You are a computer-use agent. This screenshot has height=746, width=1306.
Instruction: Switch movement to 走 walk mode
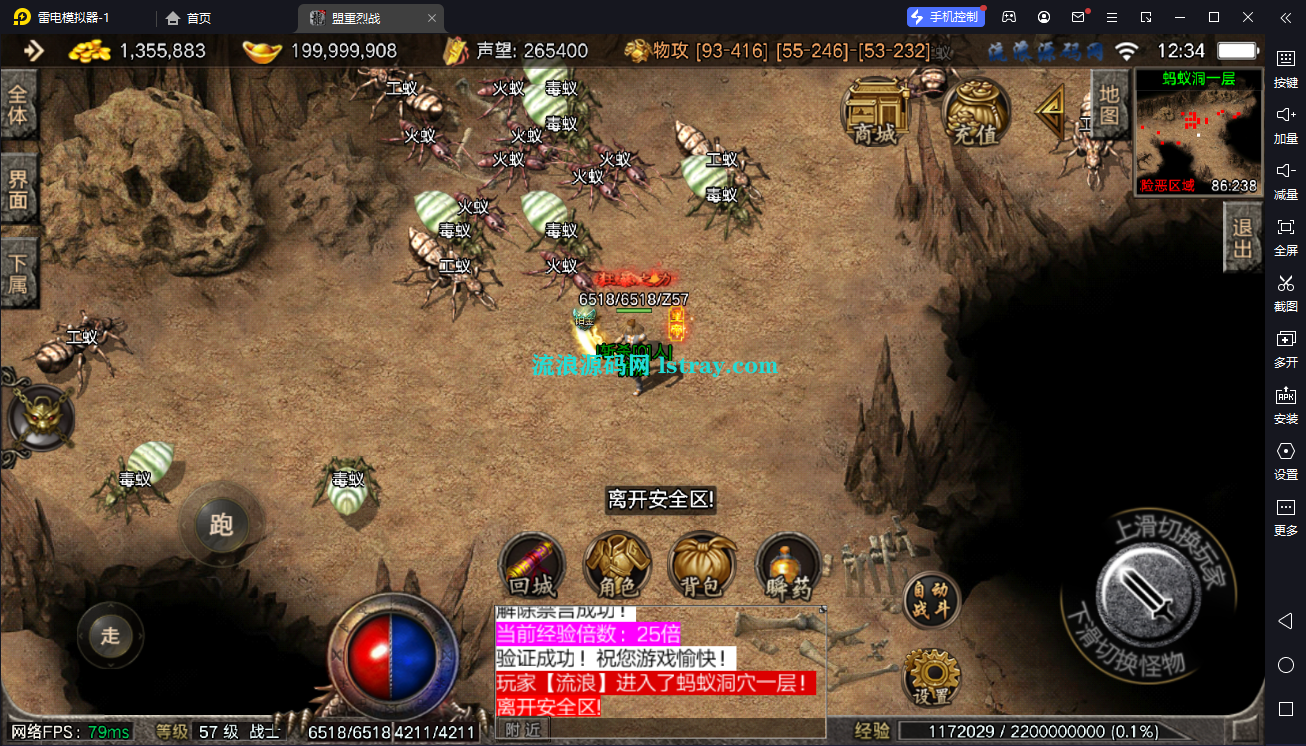tap(110, 635)
